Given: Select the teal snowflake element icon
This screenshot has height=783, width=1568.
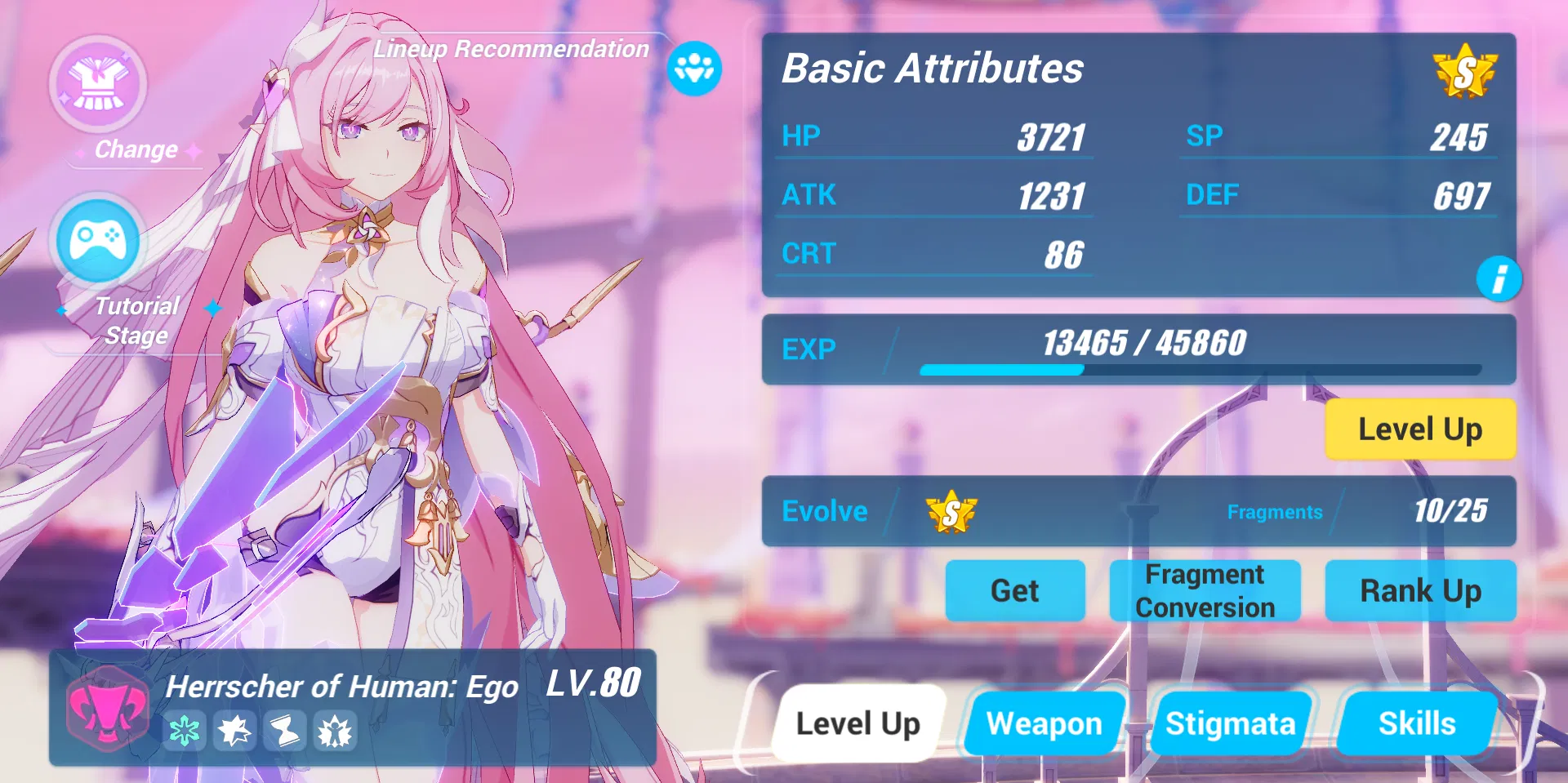Looking at the screenshot, I should point(186,732).
